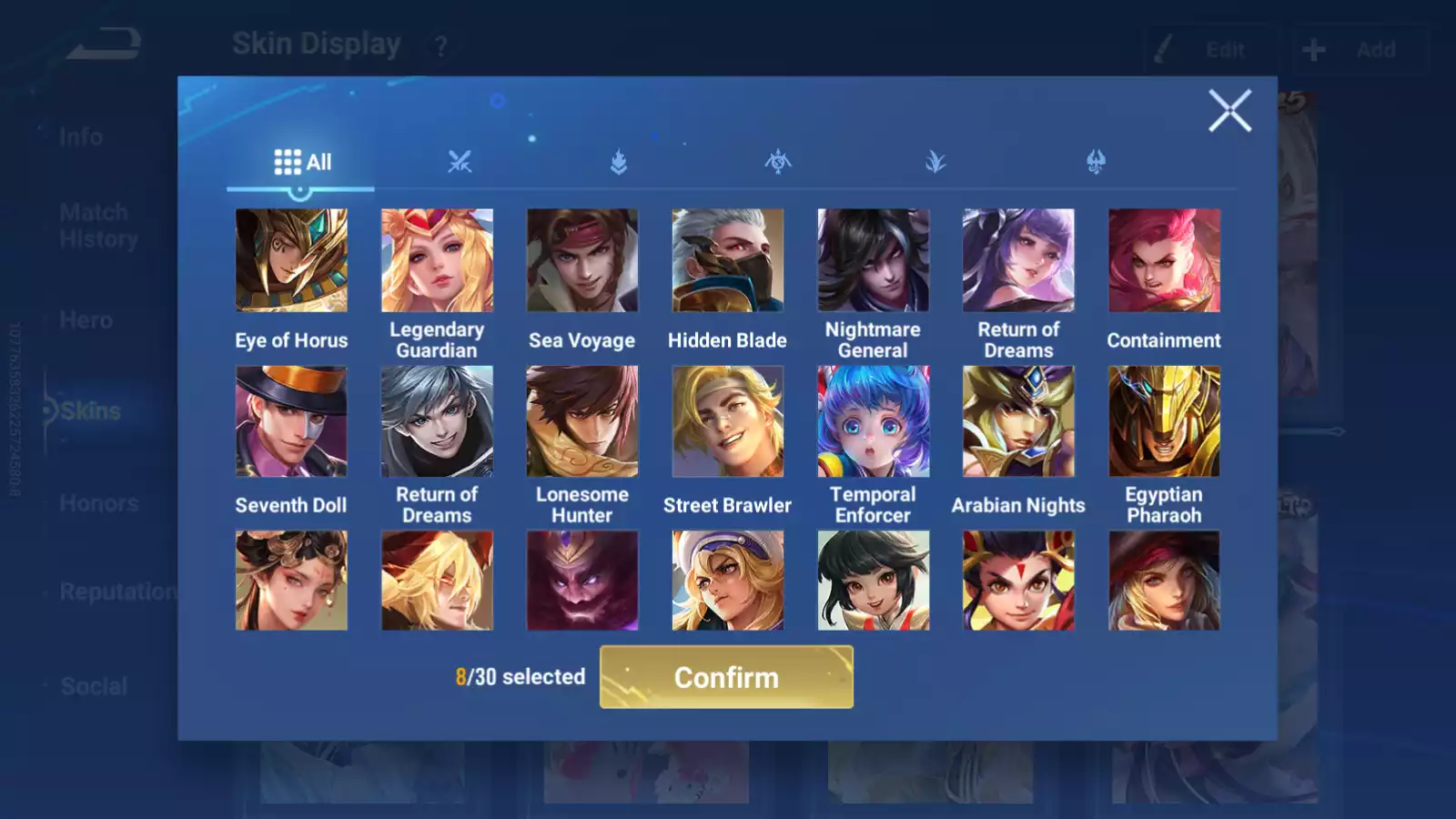The height and width of the screenshot is (819, 1456).
Task: Open the Skin Display help question mark
Action: 440,45
